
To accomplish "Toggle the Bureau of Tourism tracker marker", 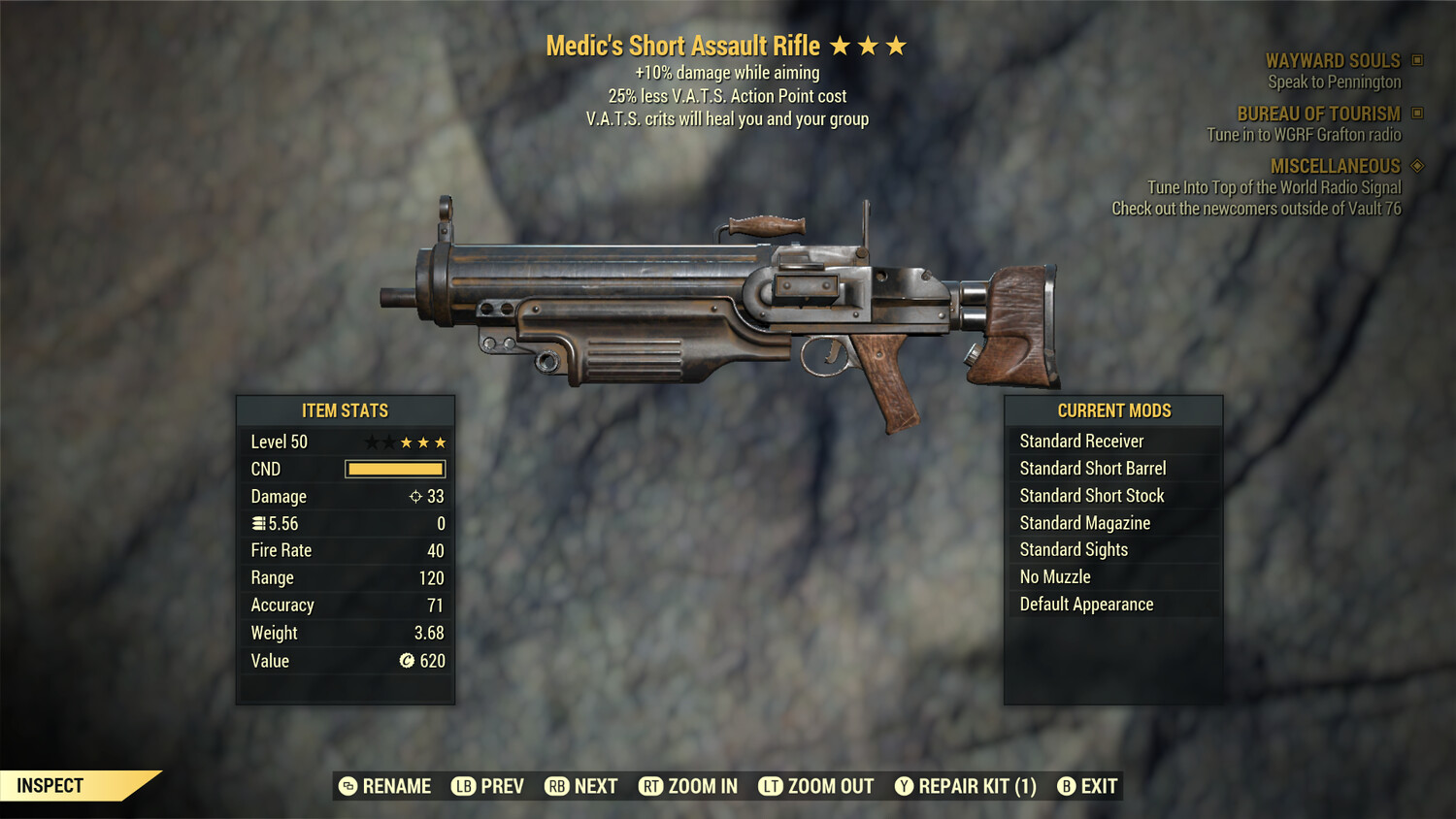I will coord(1416,114).
